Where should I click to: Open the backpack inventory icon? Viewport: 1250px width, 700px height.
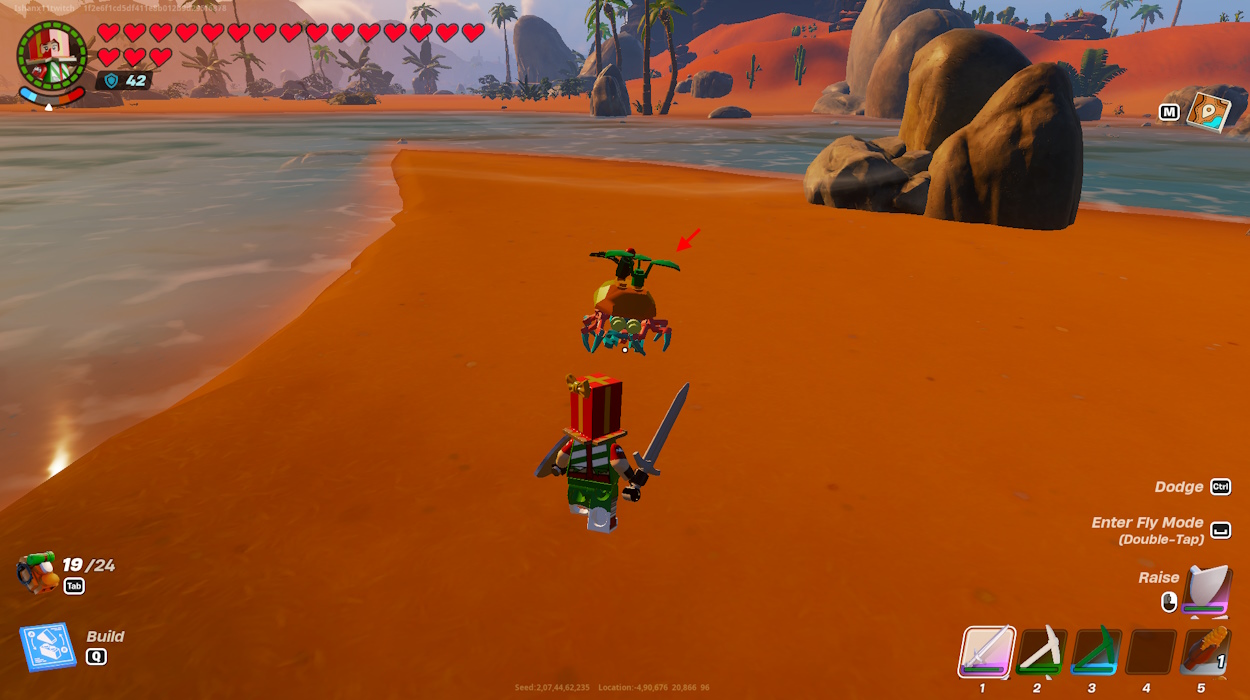[38, 573]
